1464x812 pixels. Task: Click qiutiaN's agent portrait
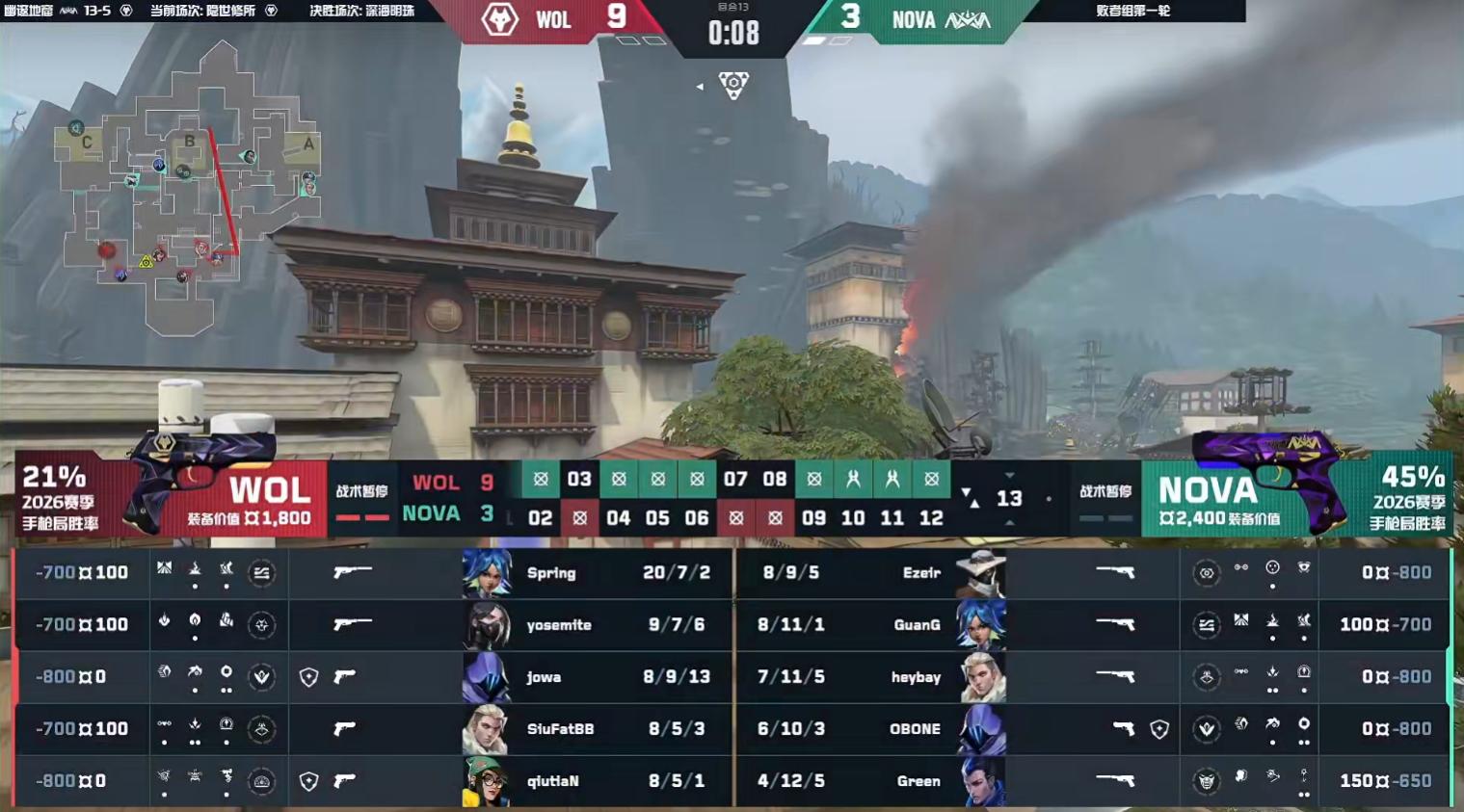(486, 781)
